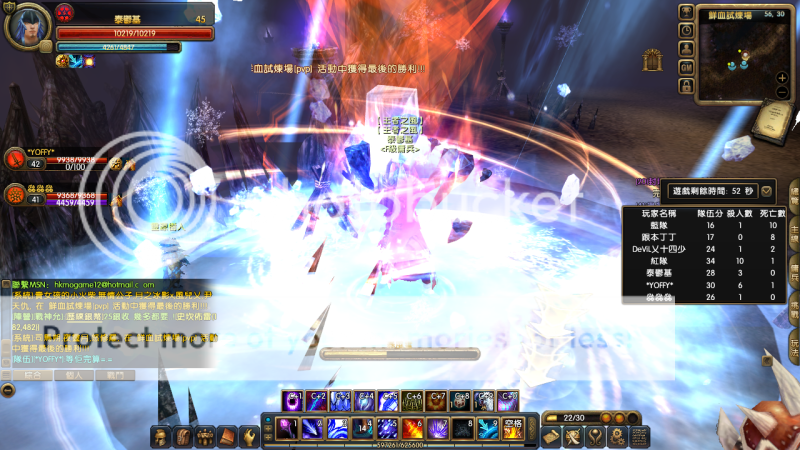The width and height of the screenshot is (800, 450).
Task: Click the GM button next to minimap
Action: click(686, 66)
